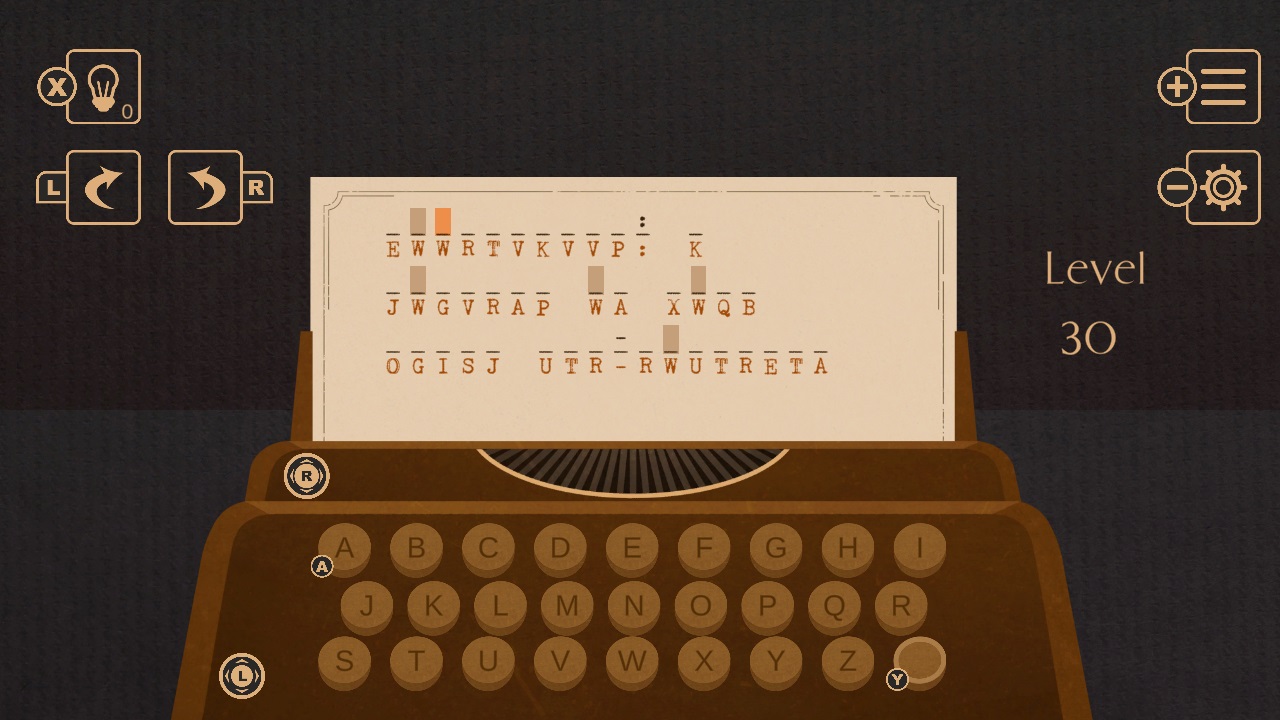Click the undo arrow icon
1280x720 pixels.
205,187
